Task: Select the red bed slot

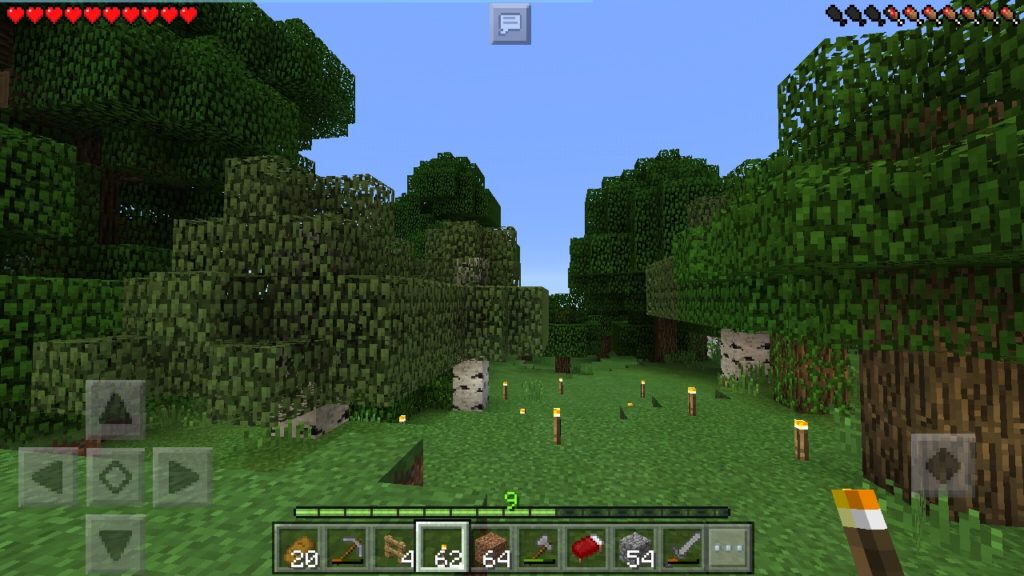Action: click(x=586, y=547)
